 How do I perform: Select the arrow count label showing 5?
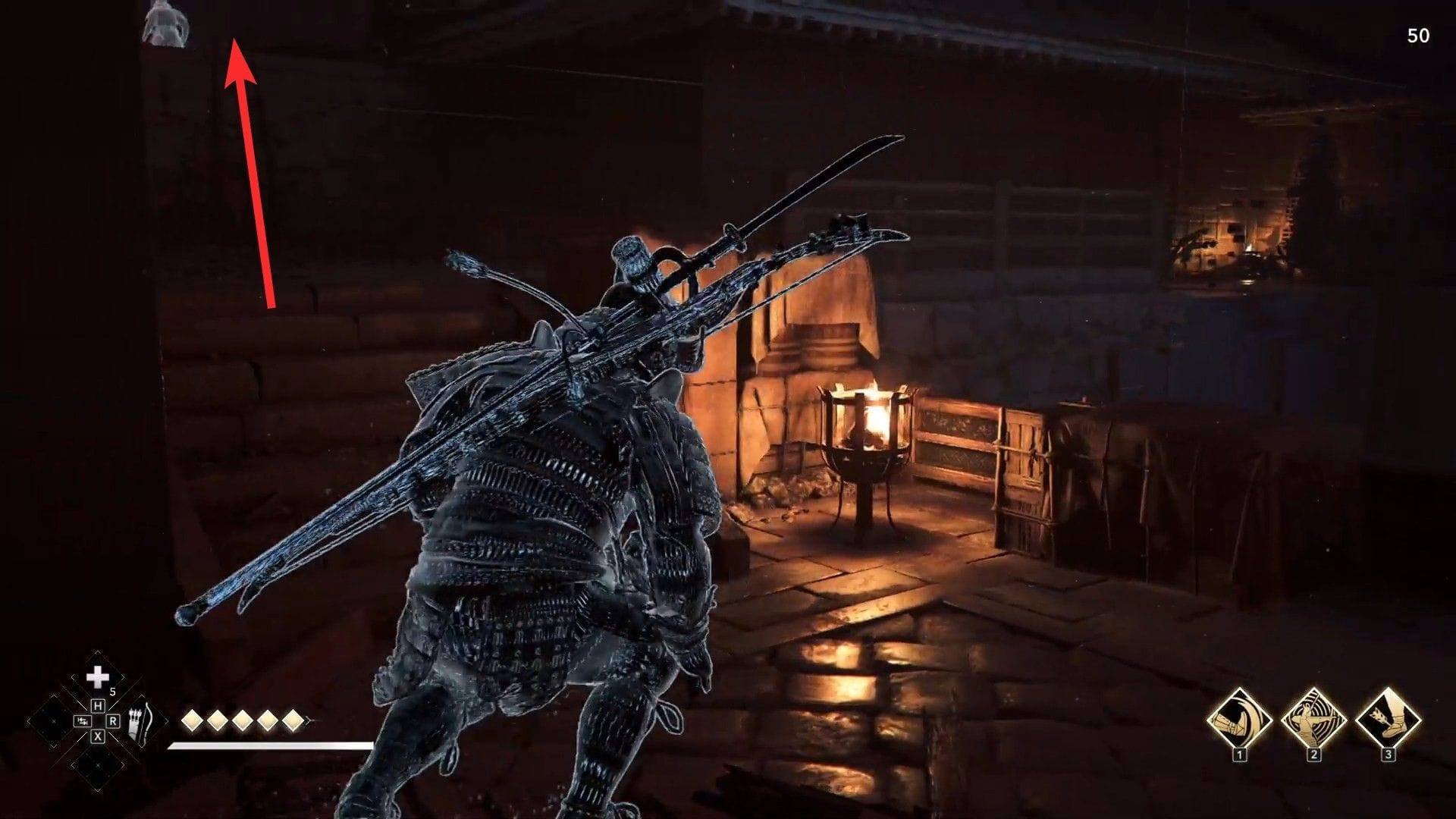113,692
